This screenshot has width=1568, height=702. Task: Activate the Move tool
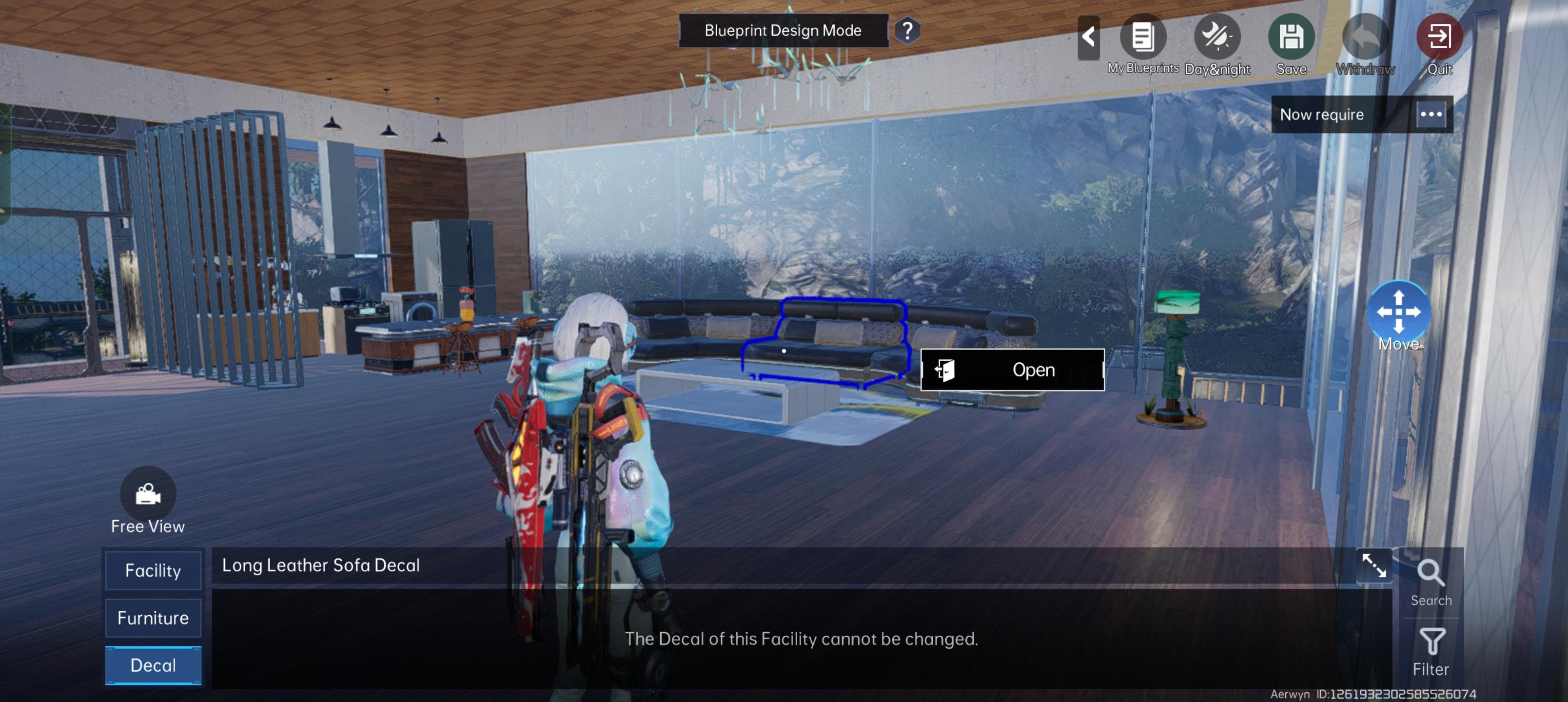1398,312
